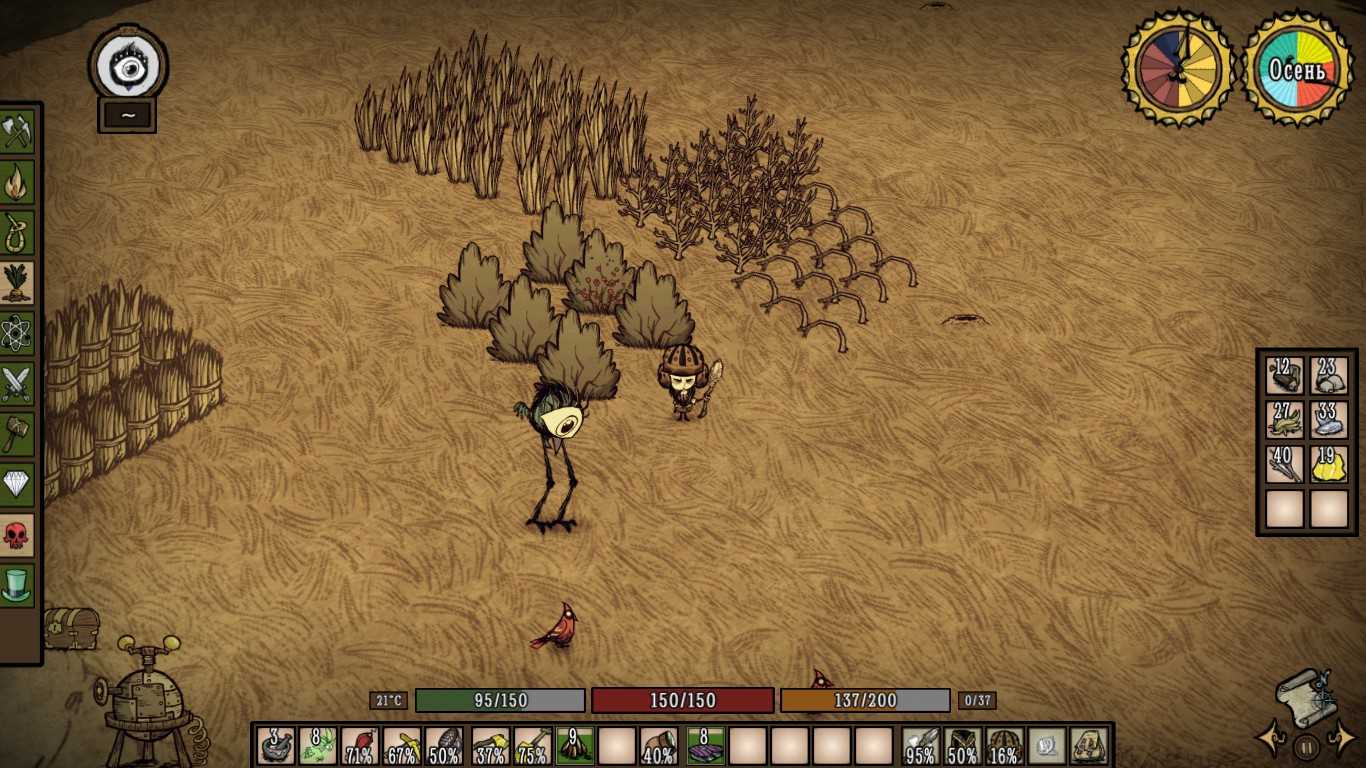Switch to the Food farming crafting tab

[17, 283]
